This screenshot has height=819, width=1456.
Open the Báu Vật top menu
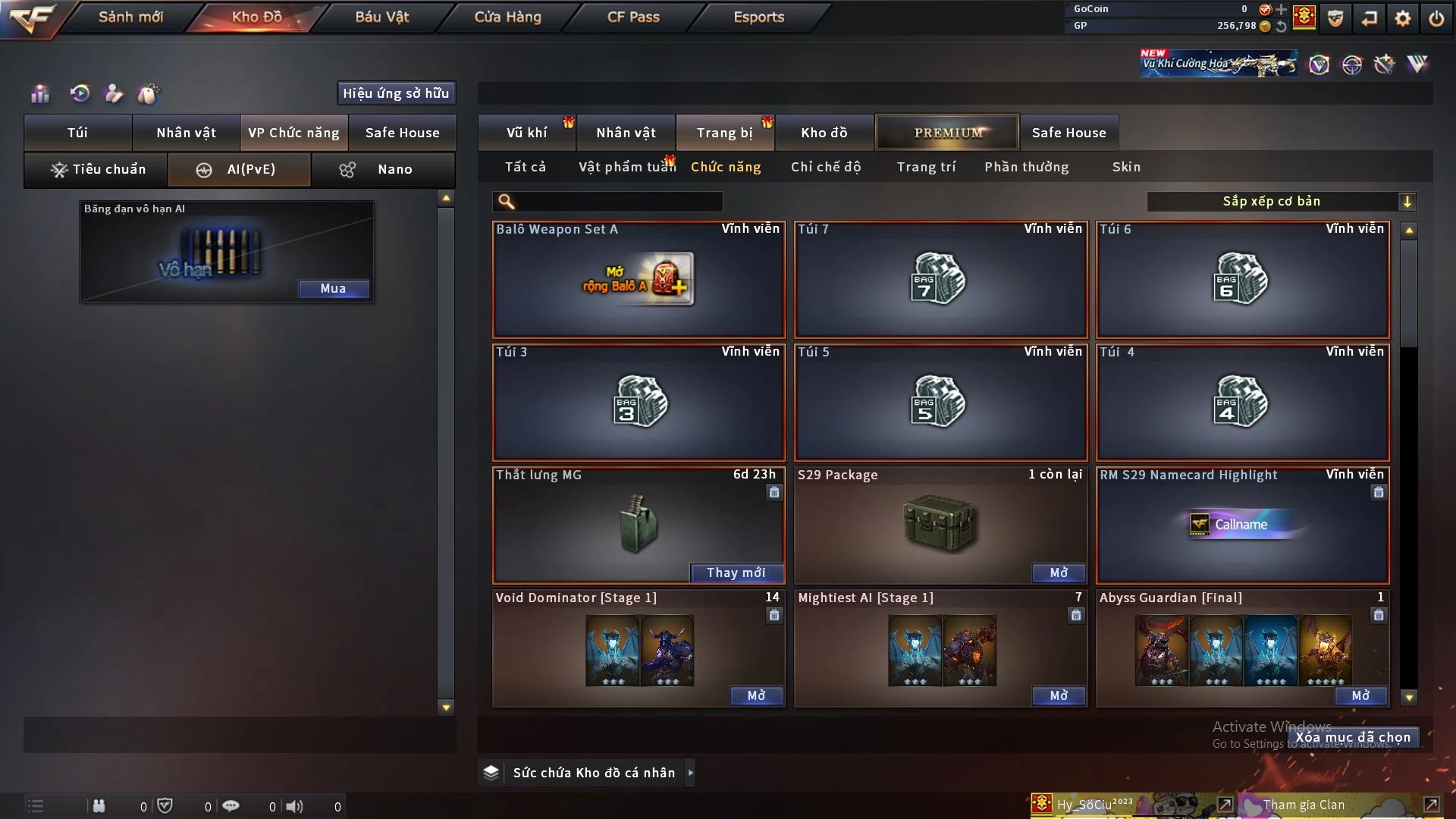(x=381, y=17)
